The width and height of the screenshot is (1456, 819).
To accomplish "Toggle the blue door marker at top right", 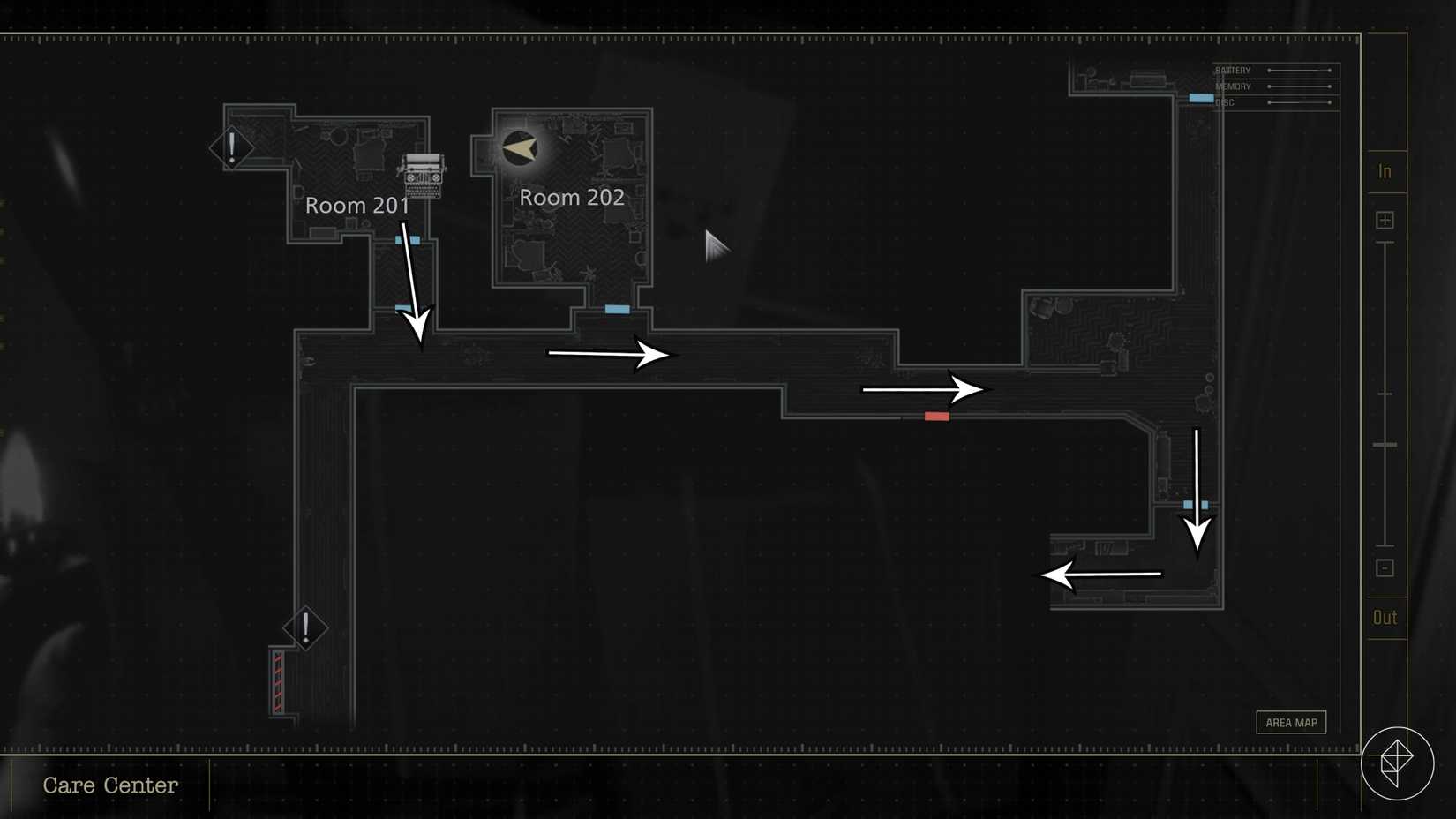I will 1201,98.
